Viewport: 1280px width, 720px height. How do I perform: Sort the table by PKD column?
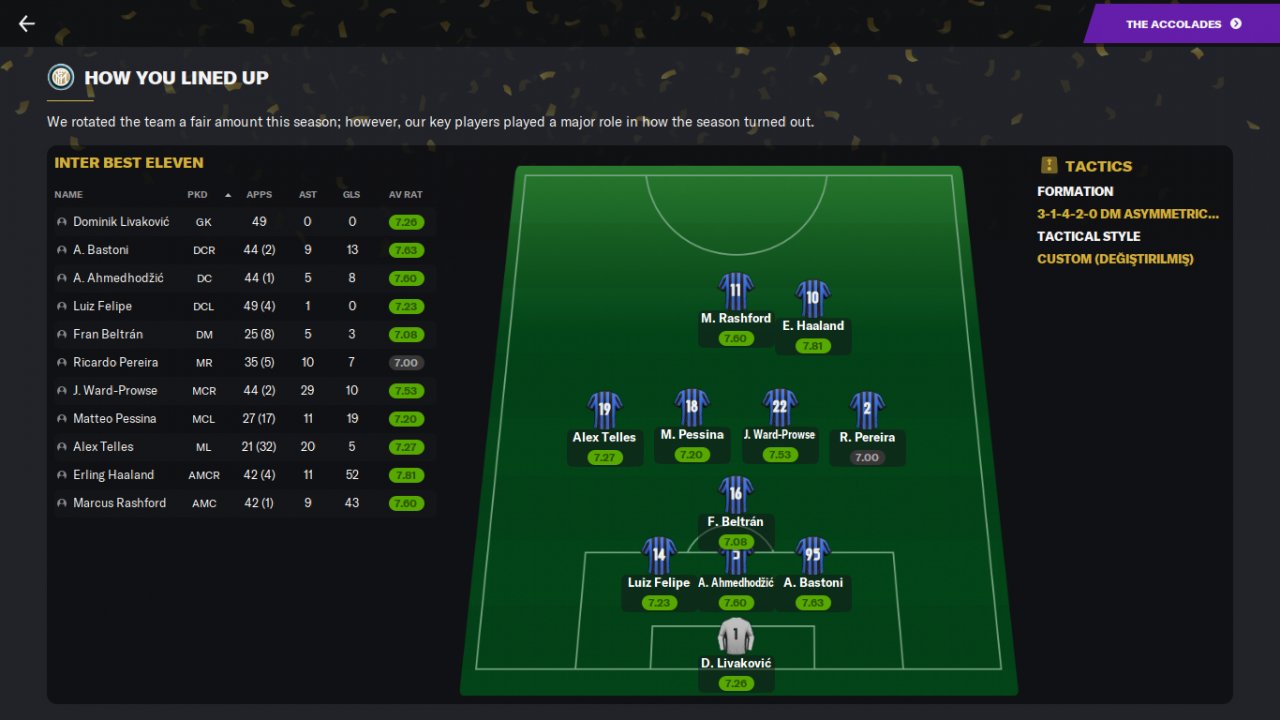click(197, 195)
